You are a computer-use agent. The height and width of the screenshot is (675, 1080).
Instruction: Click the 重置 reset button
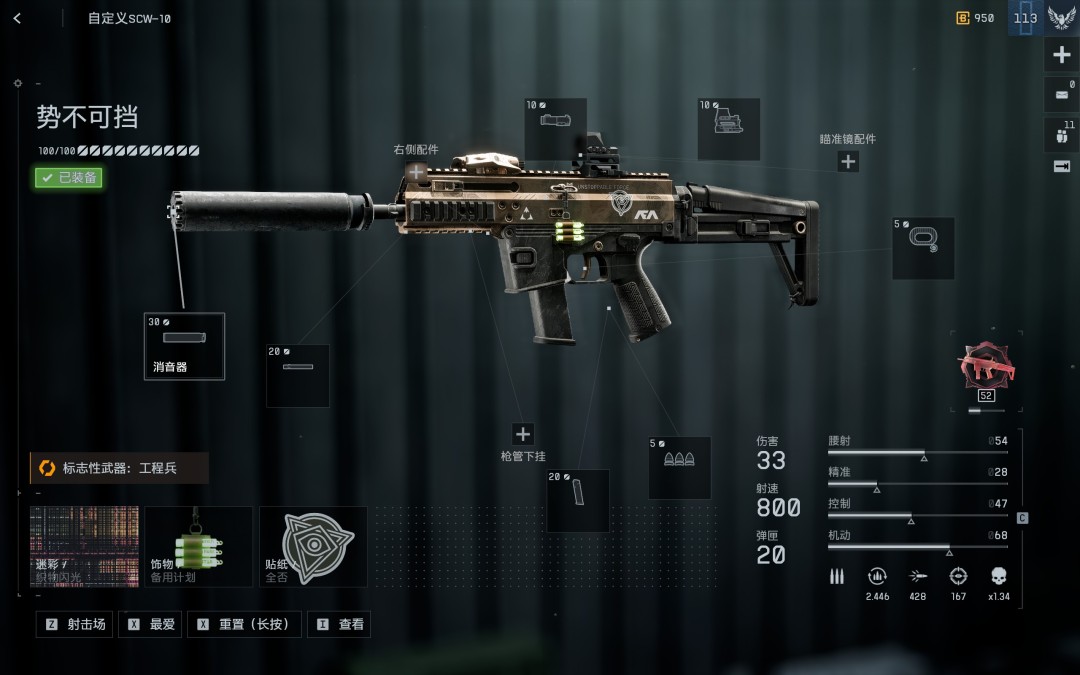(243, 624)
